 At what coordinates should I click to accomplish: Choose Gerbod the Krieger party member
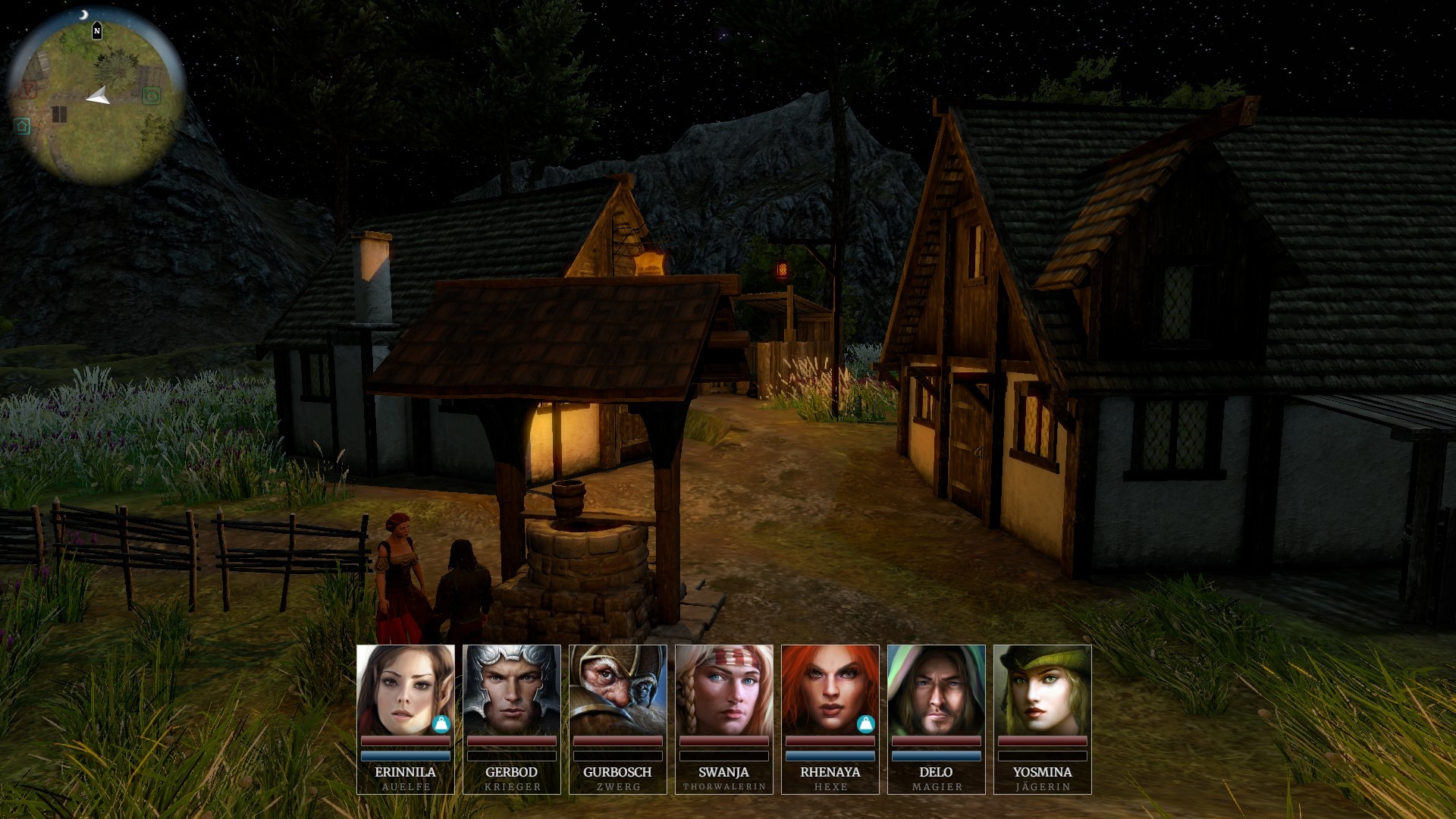coord(511,690)
